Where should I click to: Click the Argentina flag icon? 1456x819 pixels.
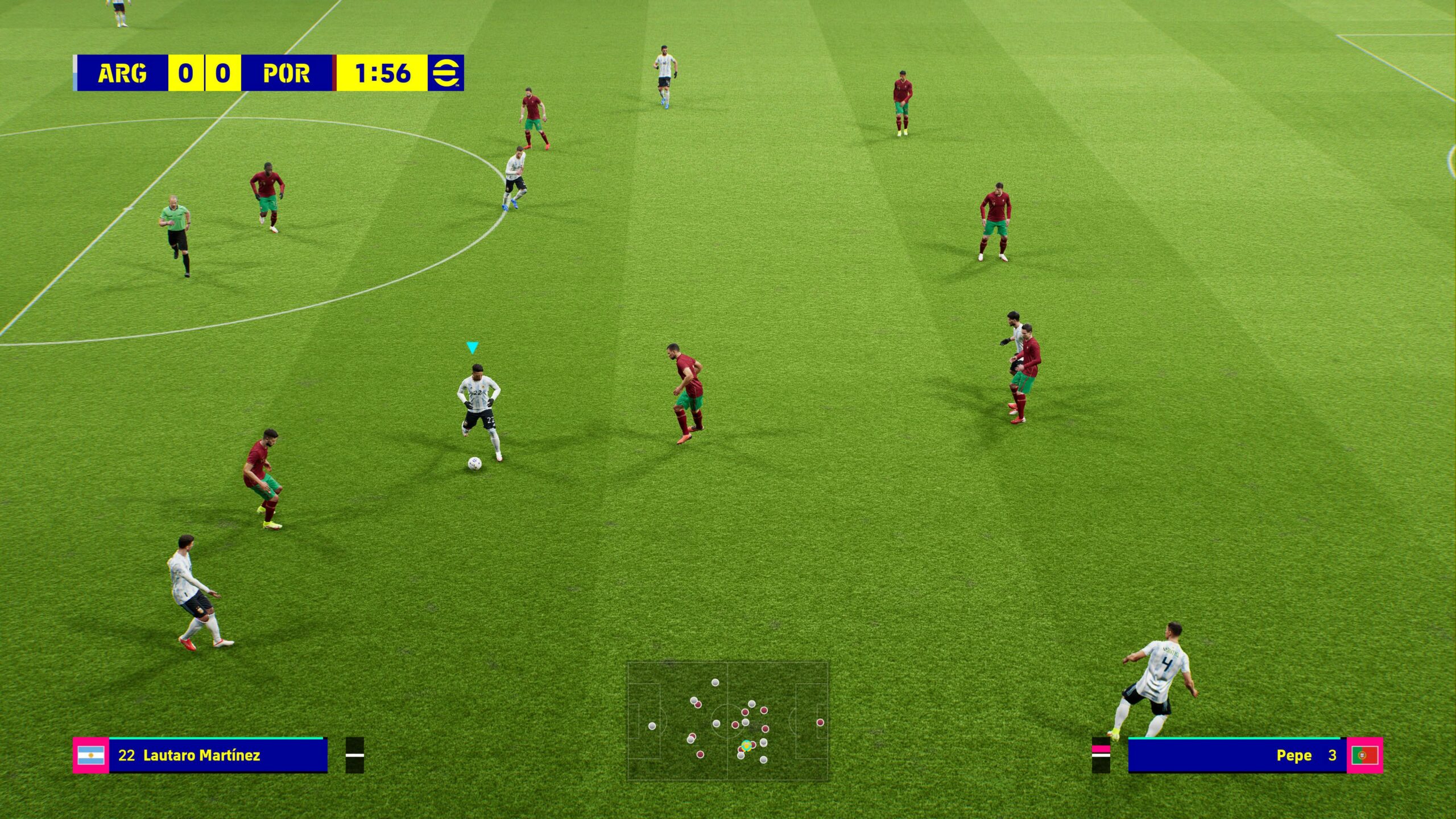click(x=91, y=755)
